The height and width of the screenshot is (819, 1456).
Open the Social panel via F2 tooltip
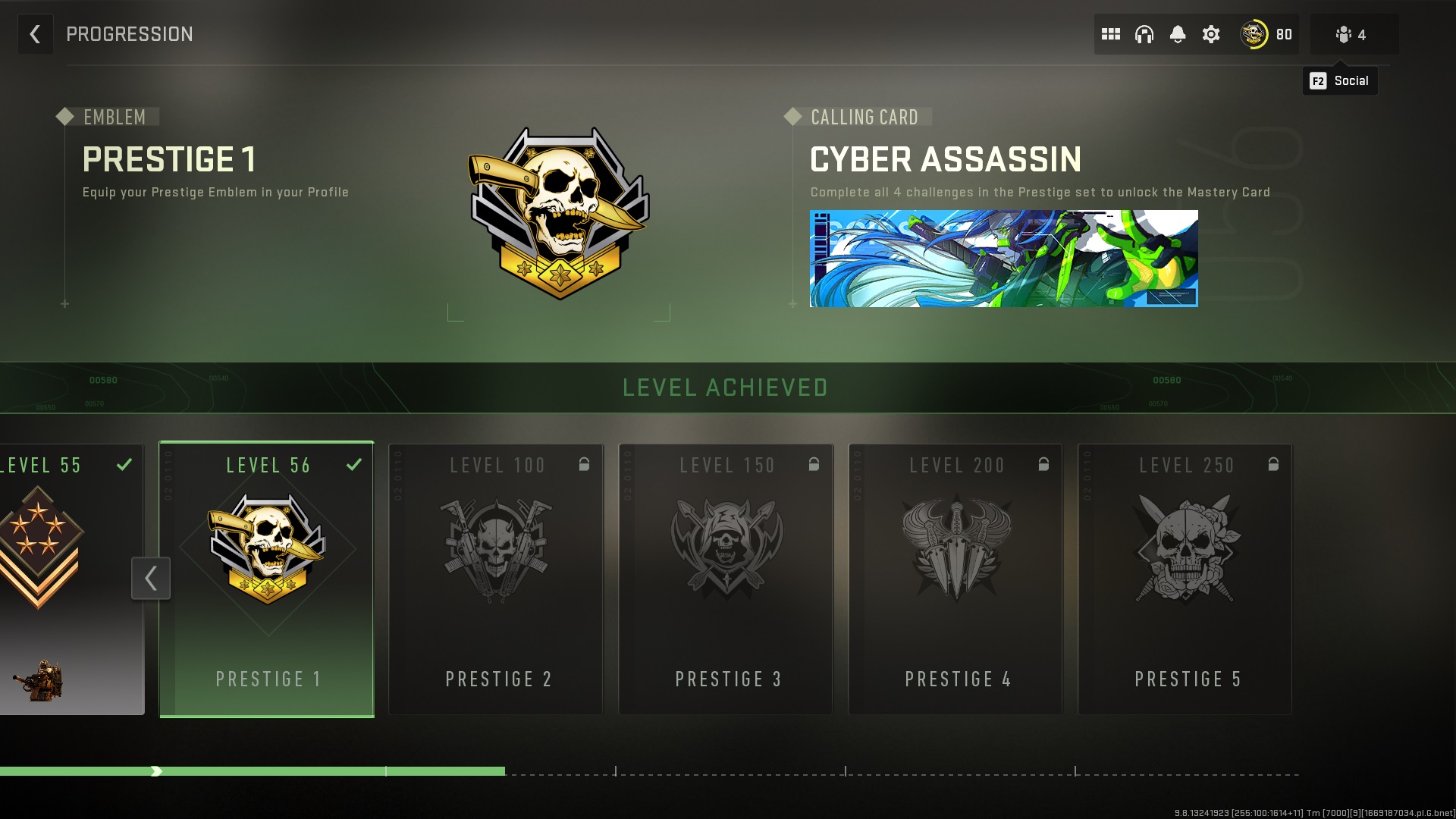[1340, 80]
